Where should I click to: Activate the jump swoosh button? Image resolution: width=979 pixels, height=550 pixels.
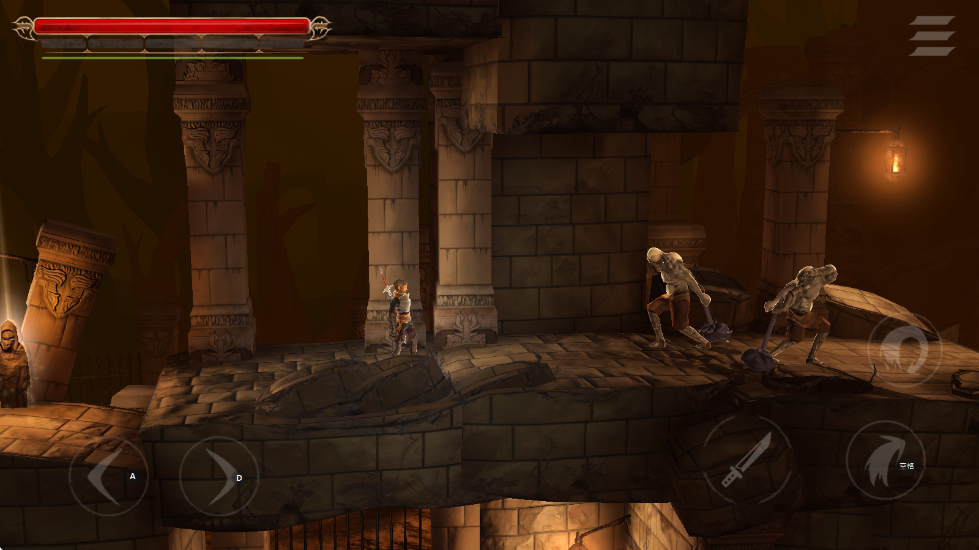point(884,461)
